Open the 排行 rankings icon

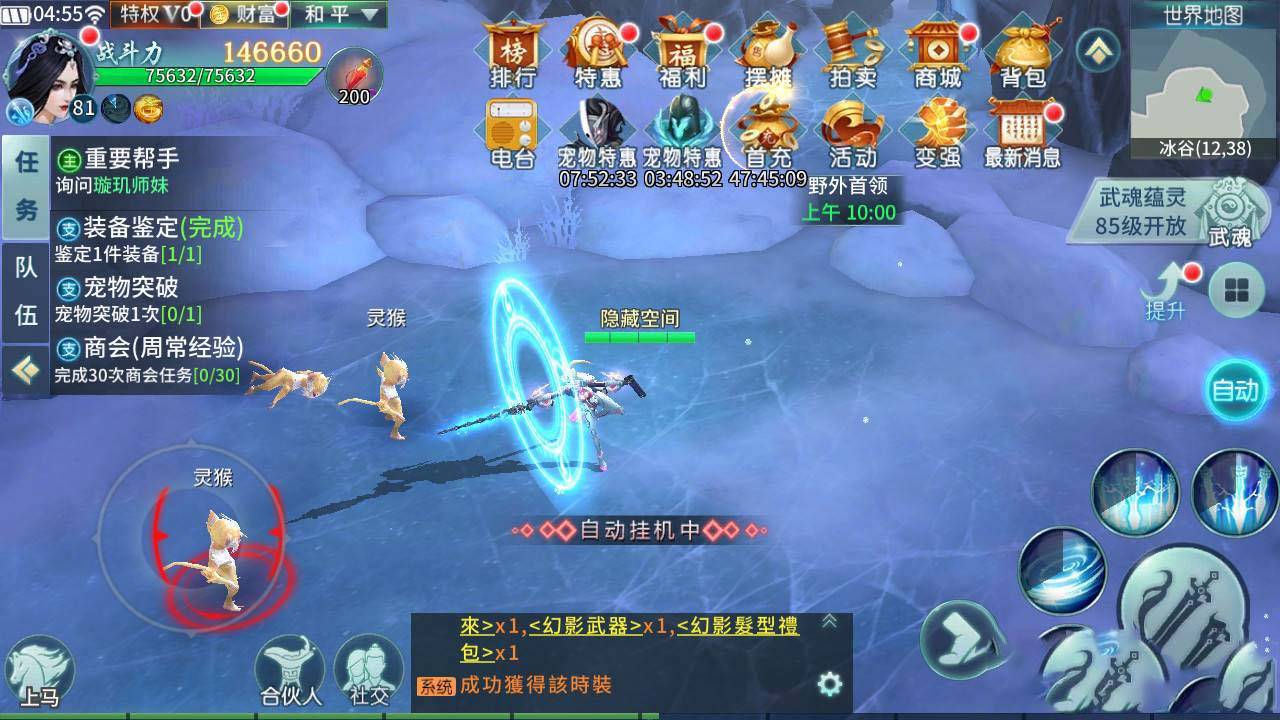pyautogui.click(x=511, y=55)
